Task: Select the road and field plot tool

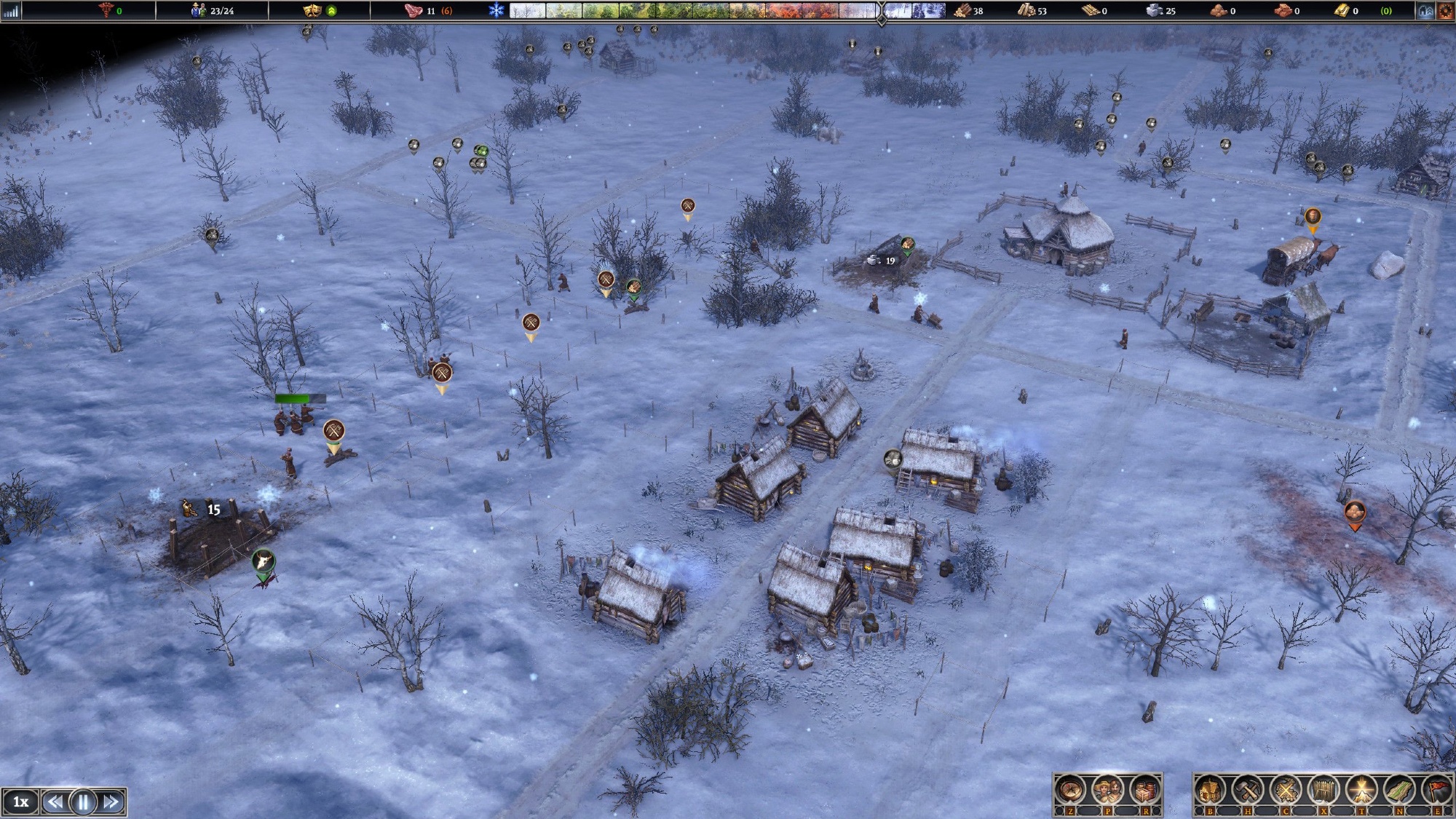Action: 1399,790
